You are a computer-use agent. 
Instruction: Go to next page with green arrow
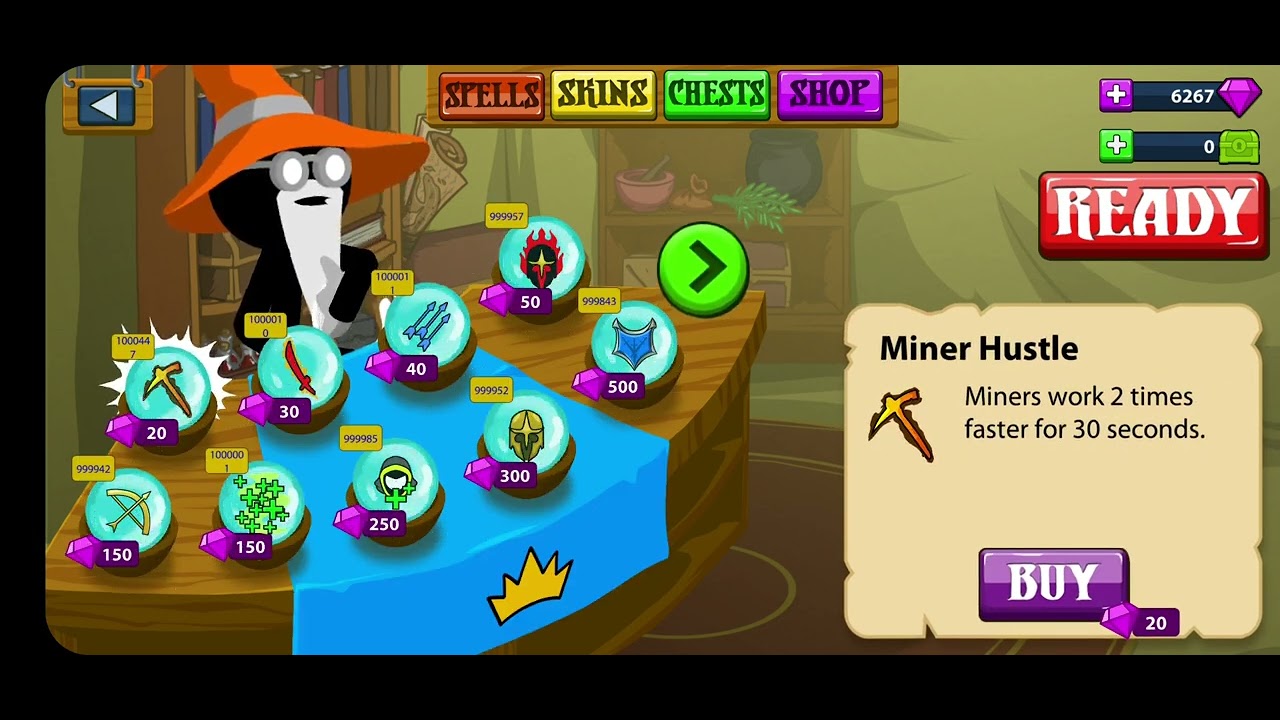coord(703,268)
